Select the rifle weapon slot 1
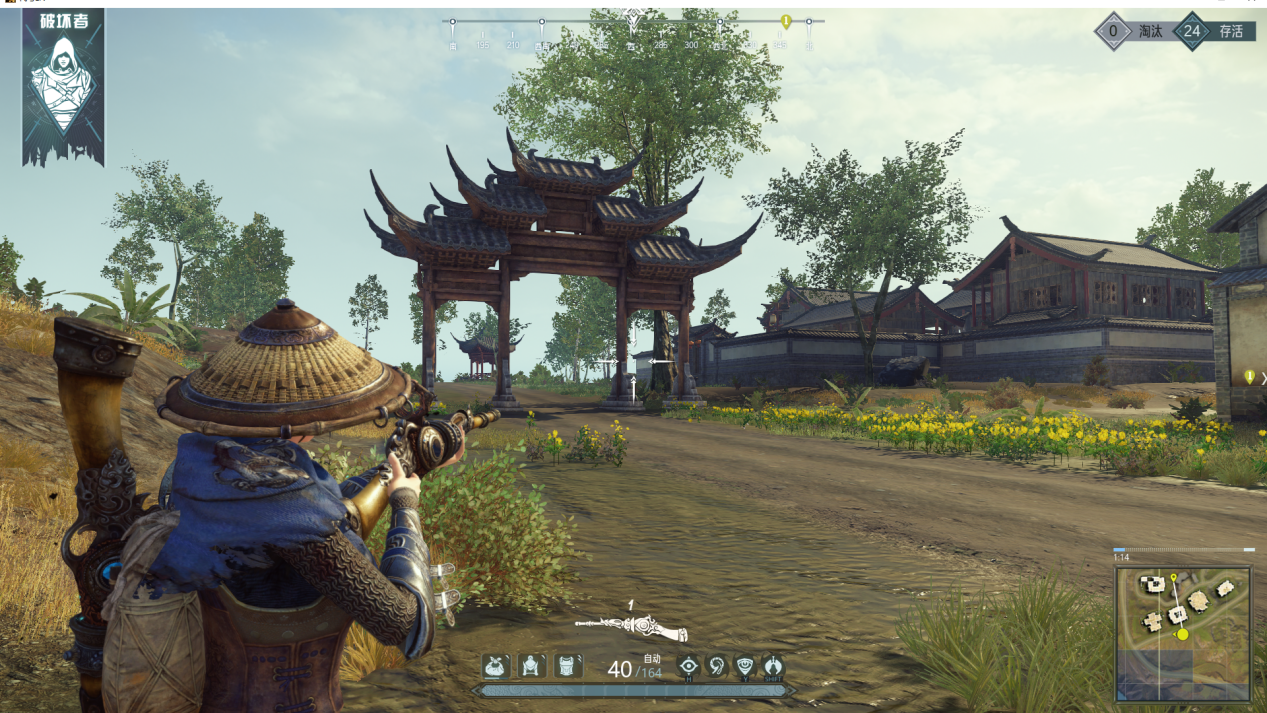 pyautogui.click(x=632, y=626)
